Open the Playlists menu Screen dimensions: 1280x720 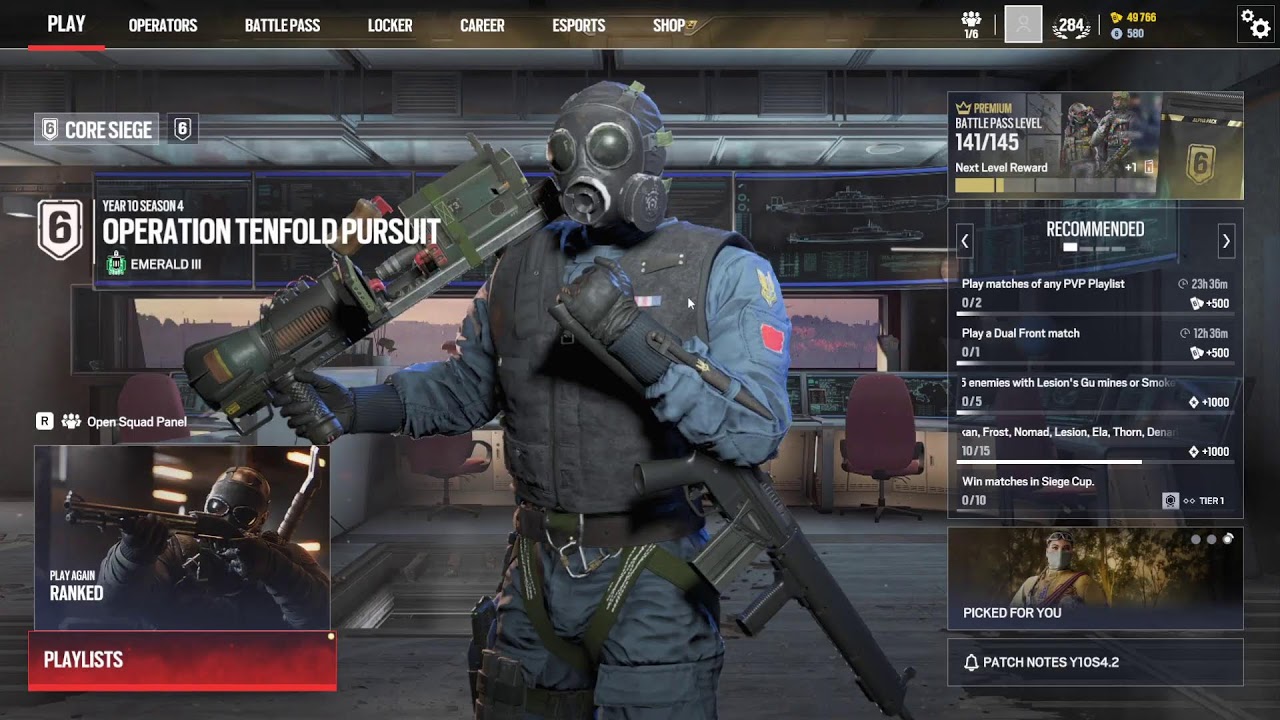click(182, 660)
